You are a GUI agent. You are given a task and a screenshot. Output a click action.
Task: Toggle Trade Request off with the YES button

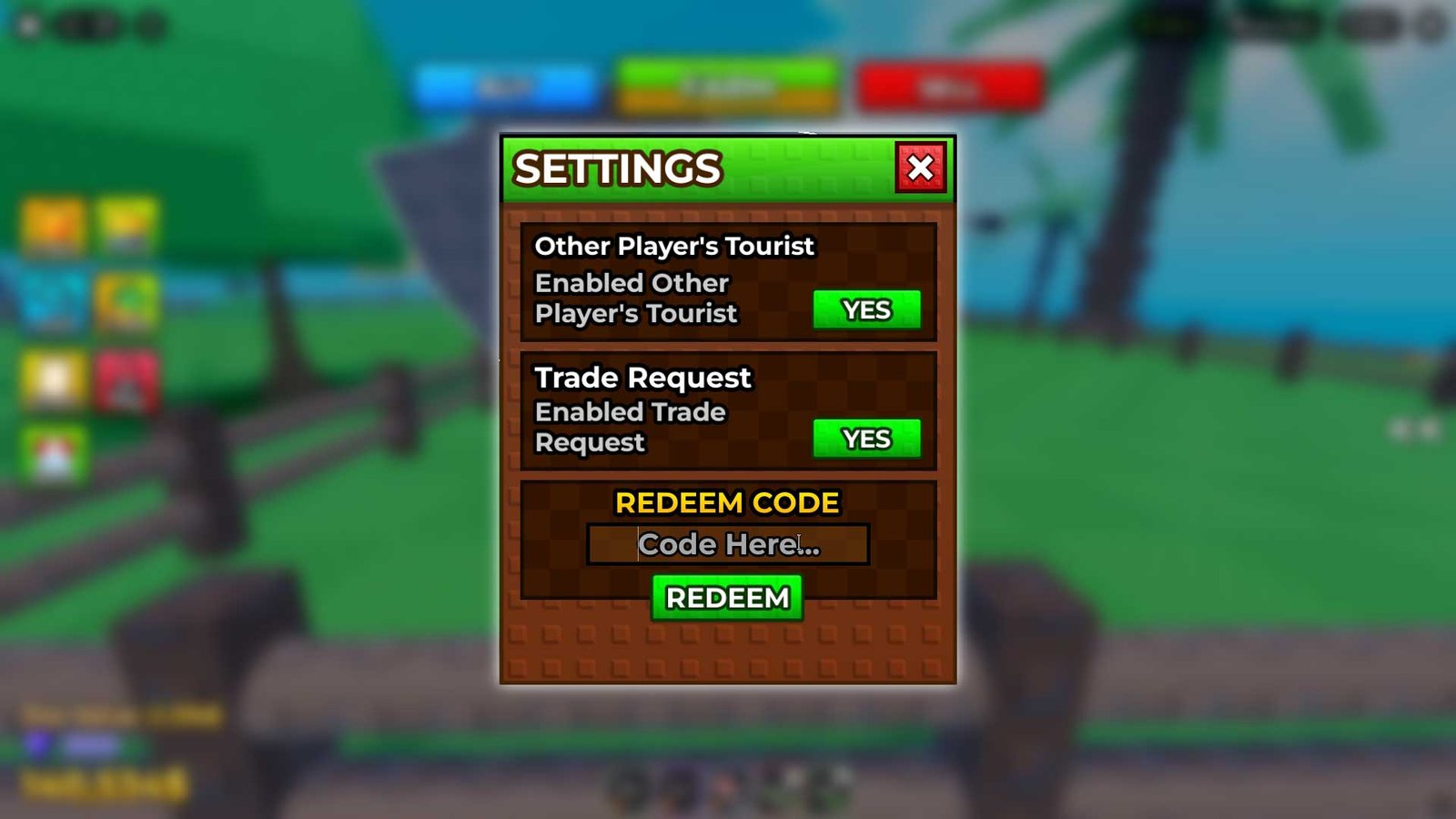tap(865, 439)
